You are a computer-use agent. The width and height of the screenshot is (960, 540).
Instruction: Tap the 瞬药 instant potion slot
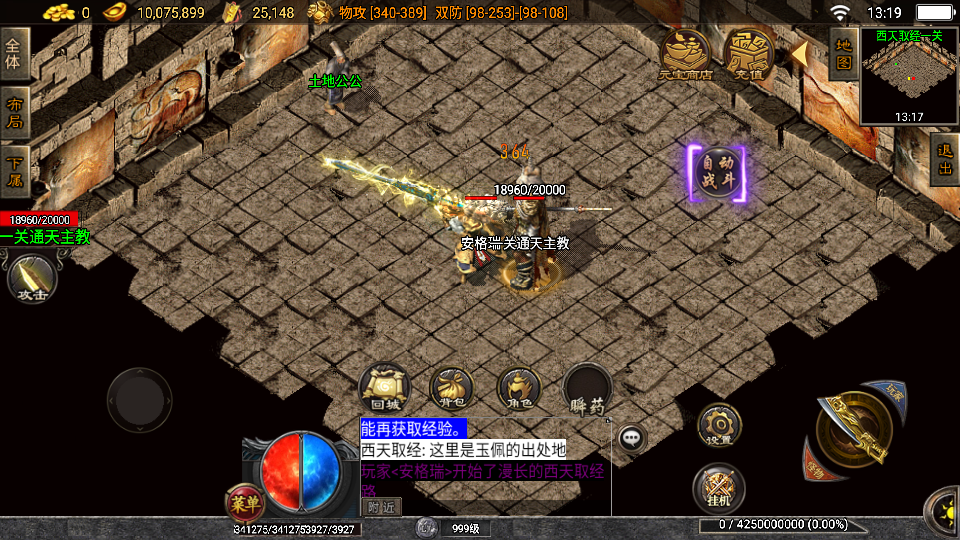(x=587, y=388)
